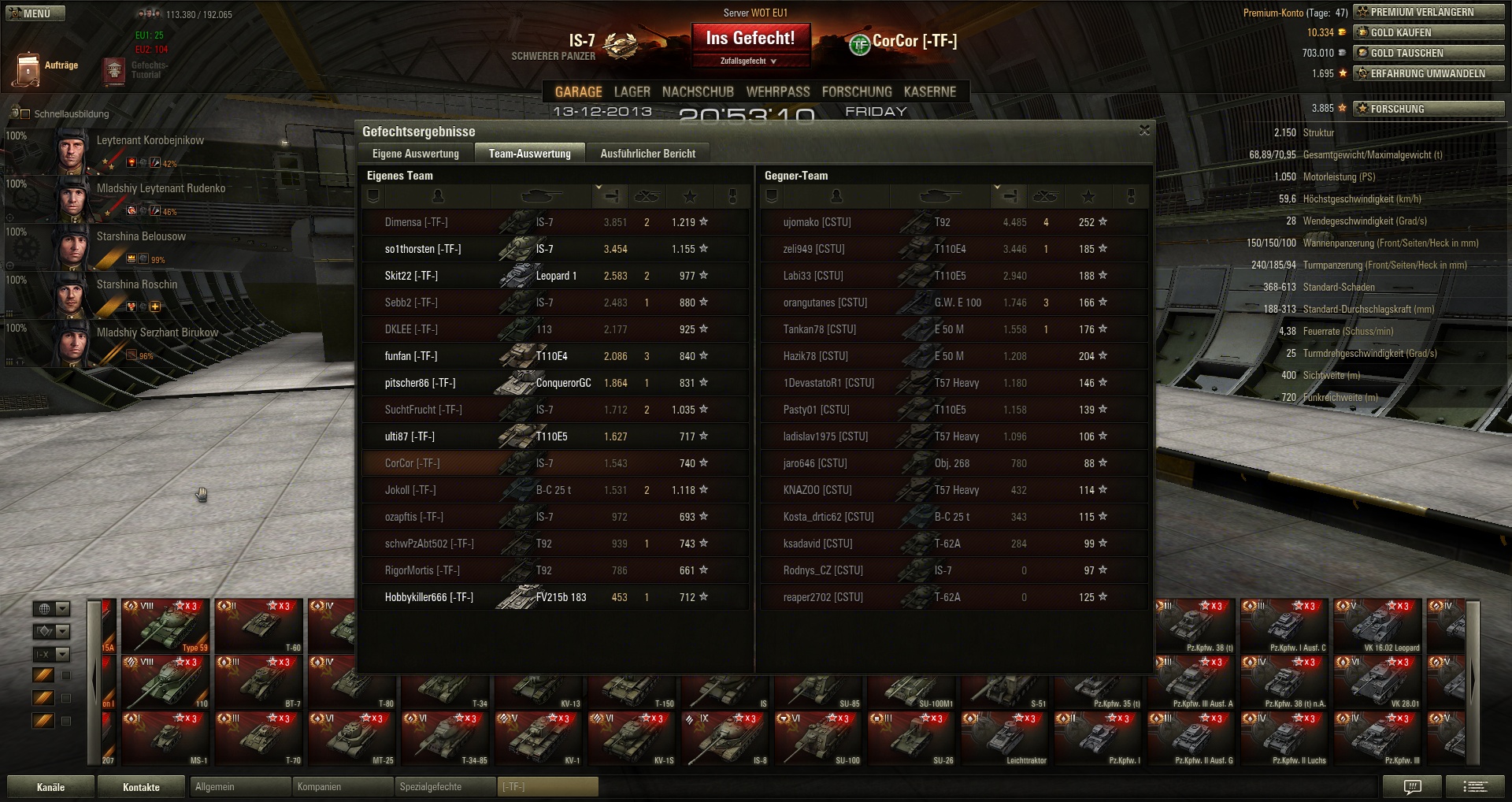1512x802 pixels.
Task: Open the Ausführlicher Bericht tab
Action: pos(647,154)
